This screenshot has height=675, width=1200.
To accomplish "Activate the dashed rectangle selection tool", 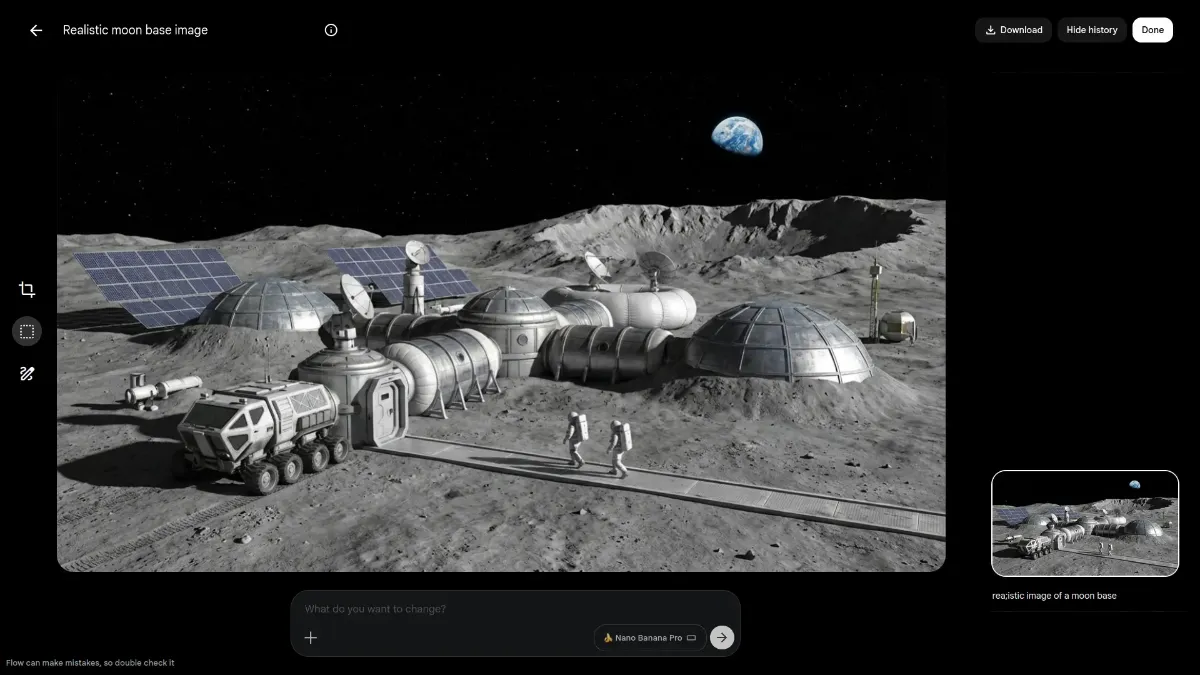I will tap(27, 331).
